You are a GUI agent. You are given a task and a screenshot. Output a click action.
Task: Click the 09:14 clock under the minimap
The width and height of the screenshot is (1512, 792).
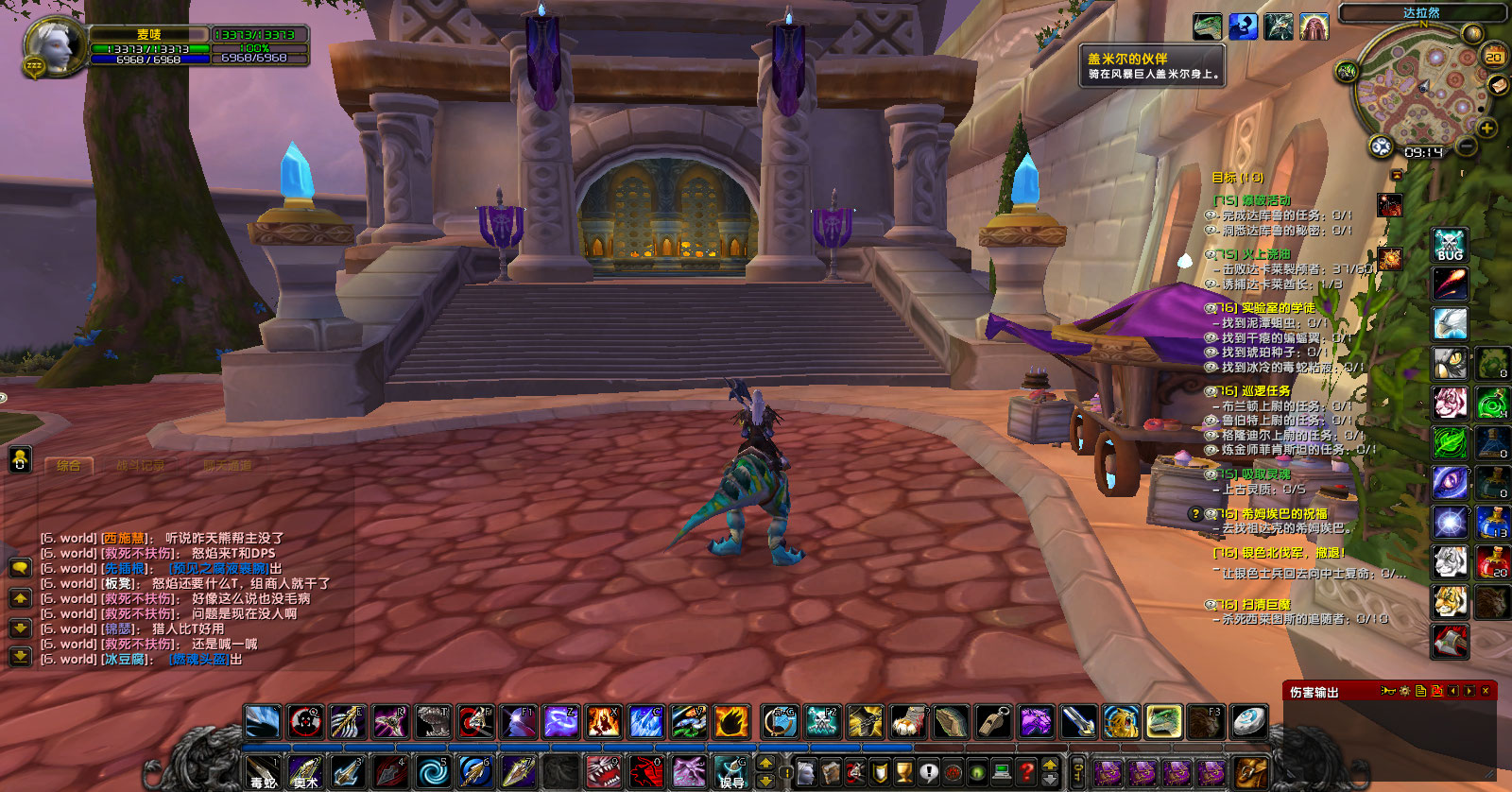tap(1424, 151)
